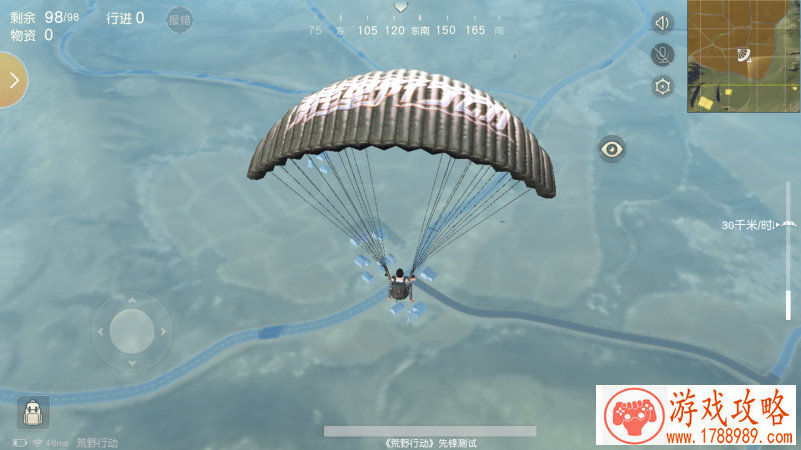The width and height of the screenshot is (801, 450).
Task: Unmute the crossed-out microphone icon
Action: pyautogui.click(x=662, y=54)
